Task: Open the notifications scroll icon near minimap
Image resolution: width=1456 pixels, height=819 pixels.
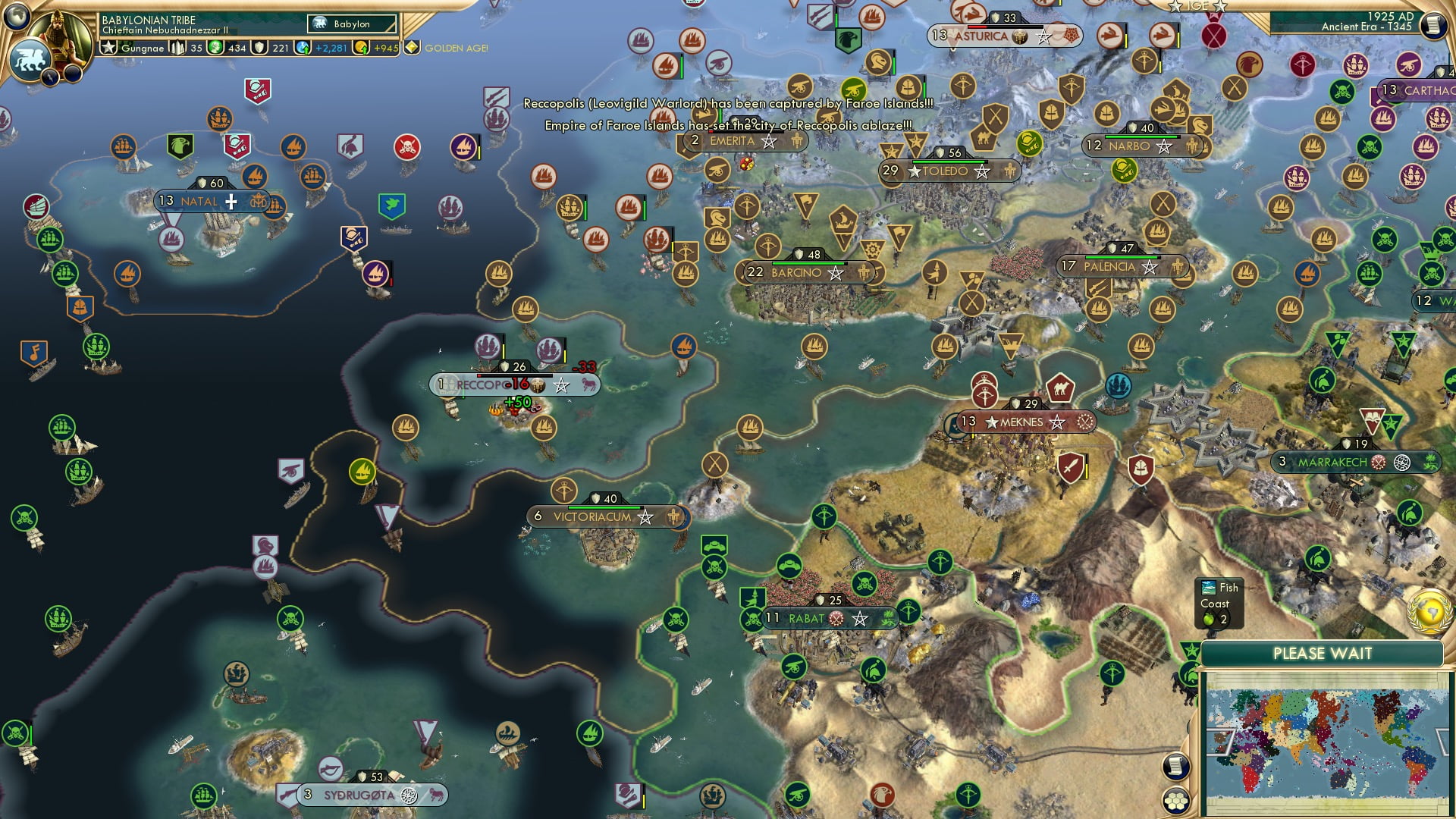Action: pos(1178,766)
